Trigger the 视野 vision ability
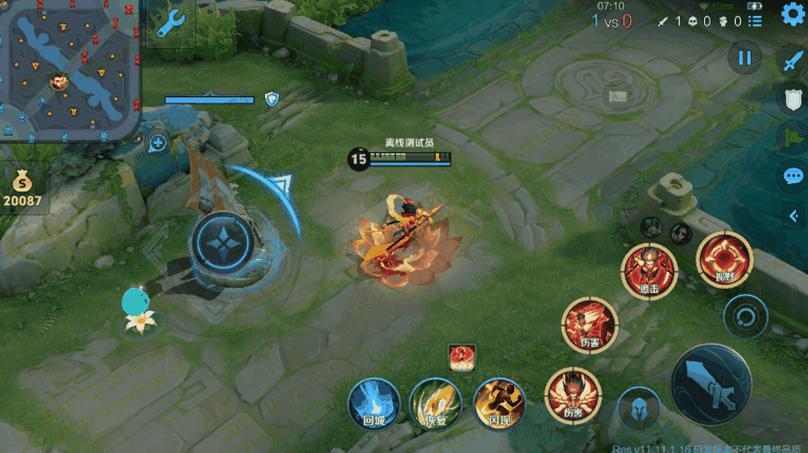808x453 pixels. [x=725, y=258]
